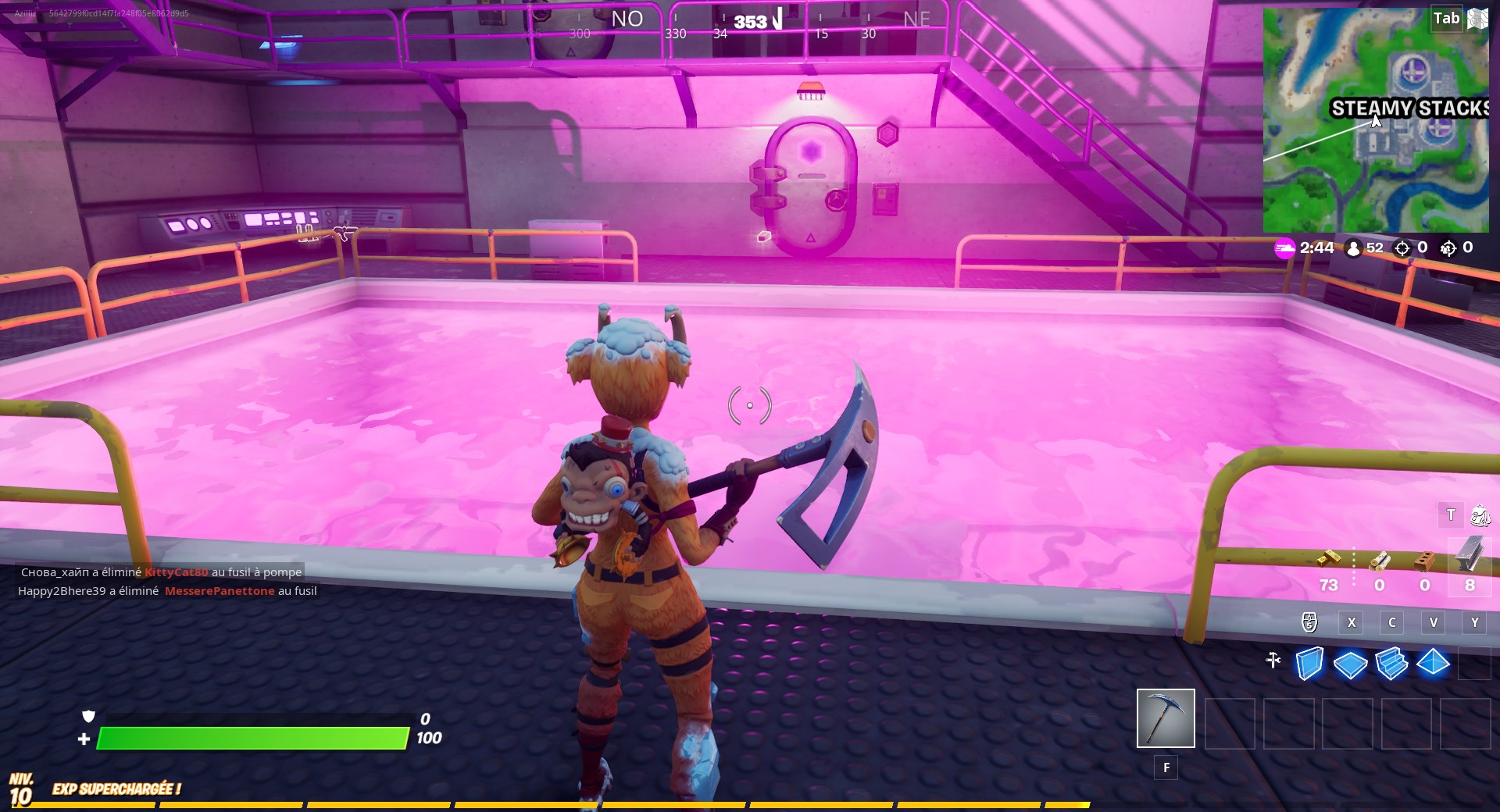Click the wood resource icon

point(1380,561)
